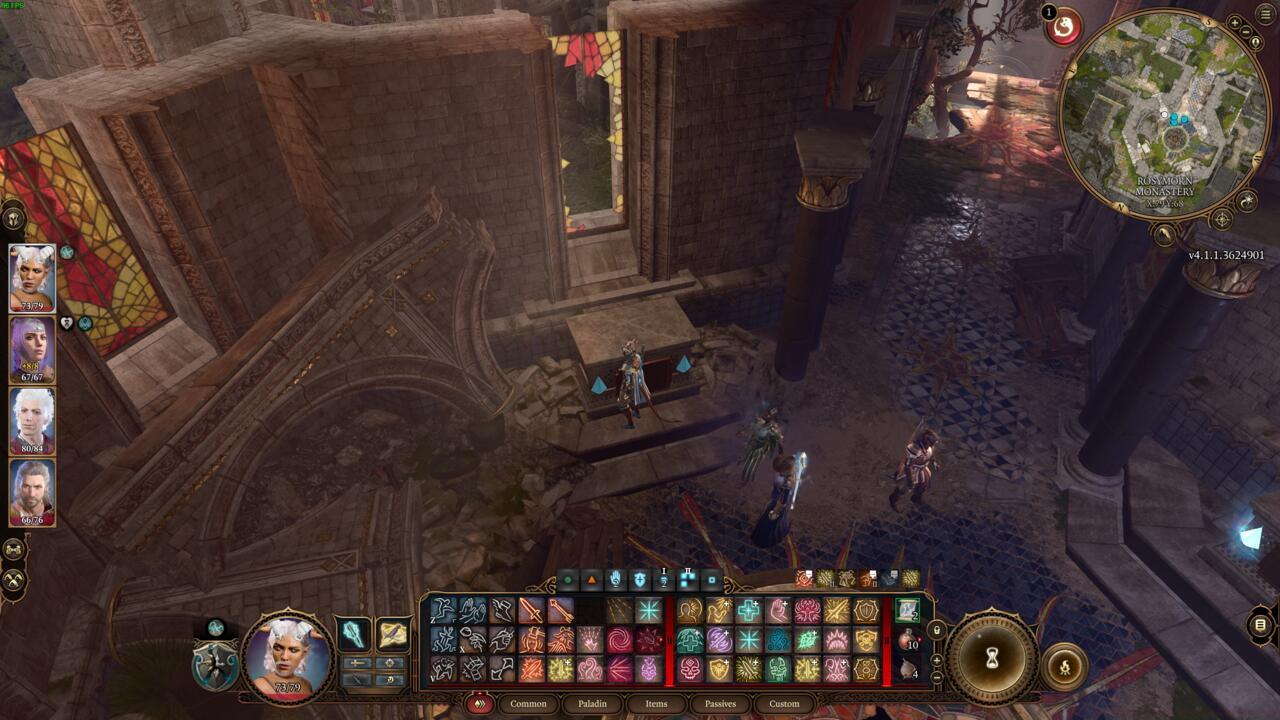Screen dimensions: 1280x720
Task: Open camp with the campfire button
Action: pos(1066,667)
